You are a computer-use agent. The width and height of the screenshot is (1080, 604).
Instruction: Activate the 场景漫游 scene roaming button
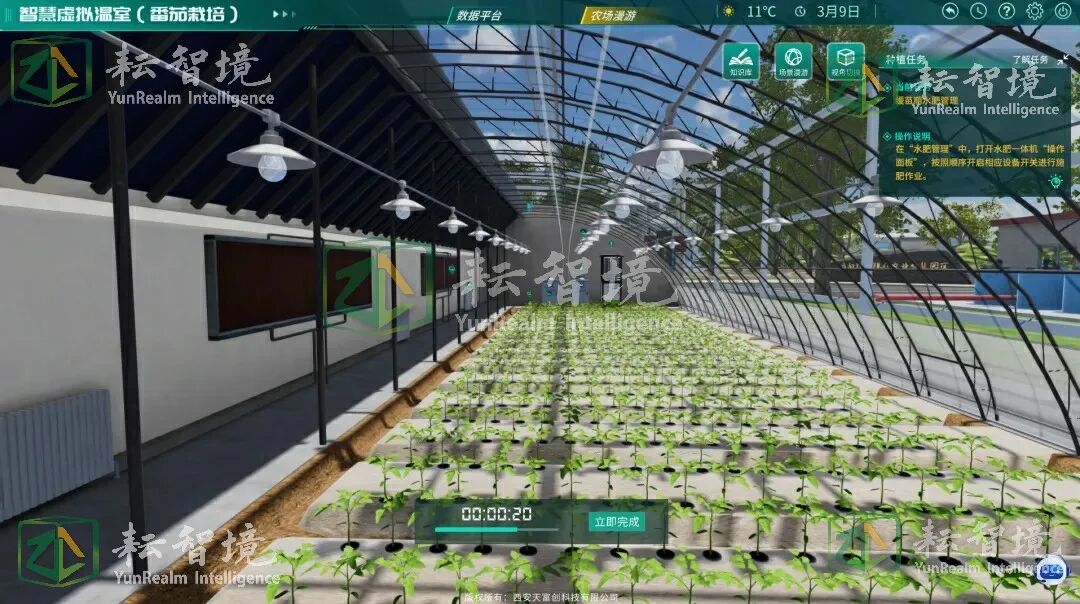(x=793, y=61)
